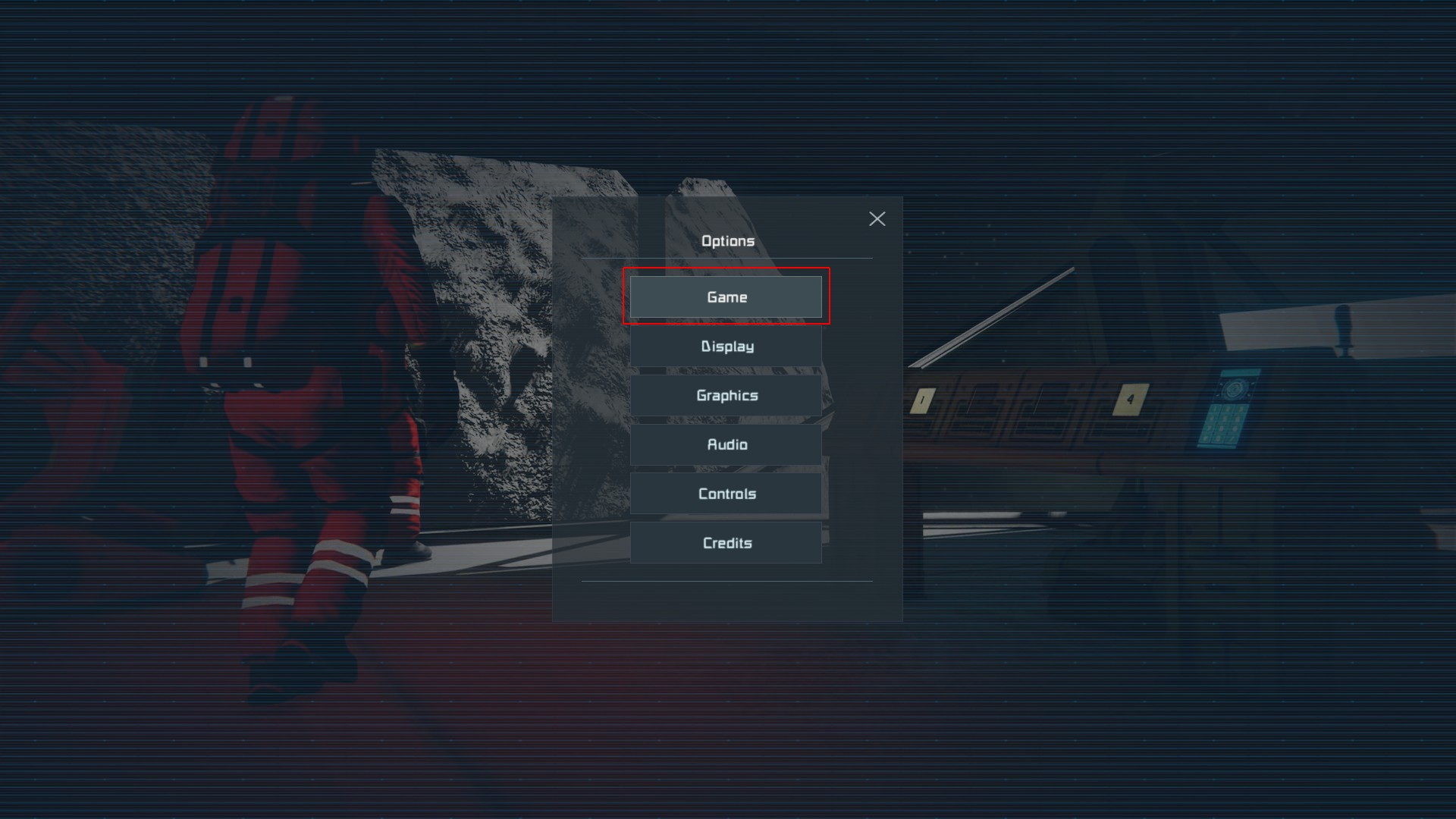The width and height of the screenshot is (1456, 819).
Task: Go to Graphics settings
Action: tap(726, 395)
